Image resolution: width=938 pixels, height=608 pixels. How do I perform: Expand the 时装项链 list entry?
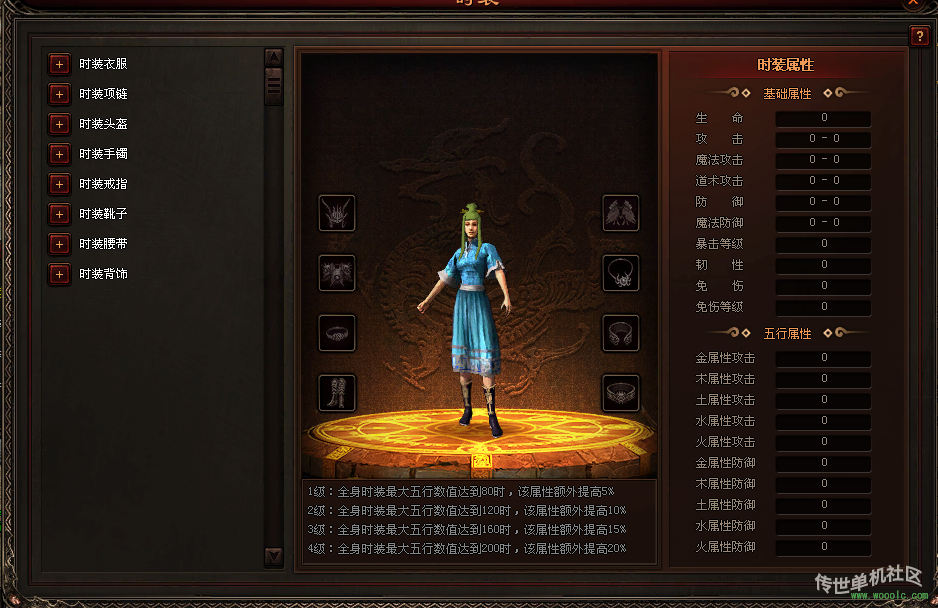pyautogui.click(x=59, y=94)
